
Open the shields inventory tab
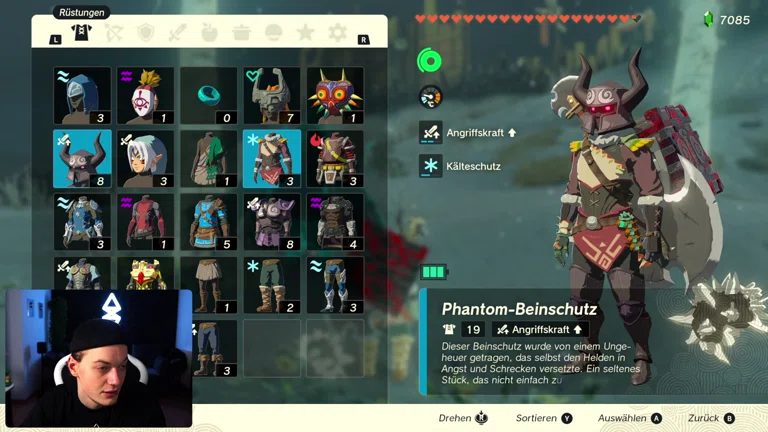pos(146,33)
